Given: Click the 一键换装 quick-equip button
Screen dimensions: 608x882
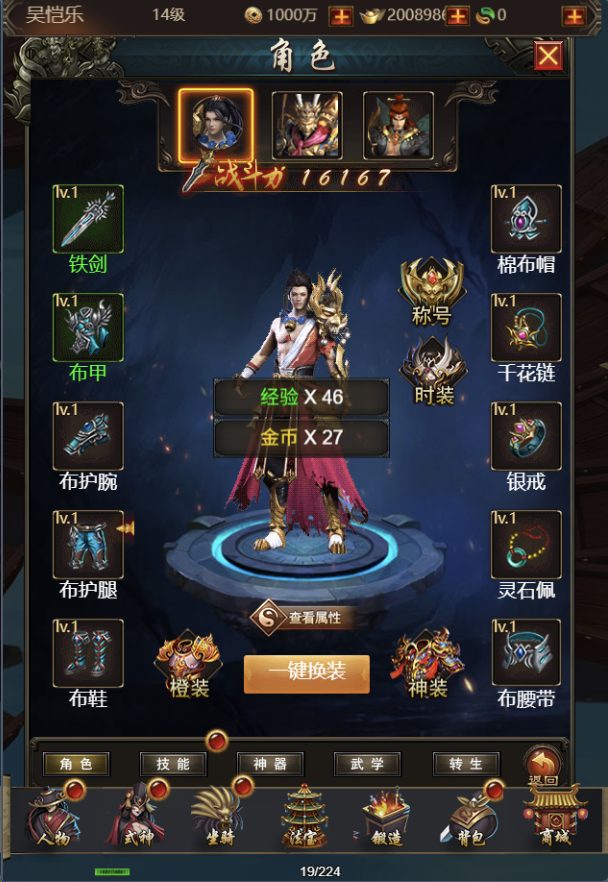Looking at the screenshot, I should (x=307, y=673).
